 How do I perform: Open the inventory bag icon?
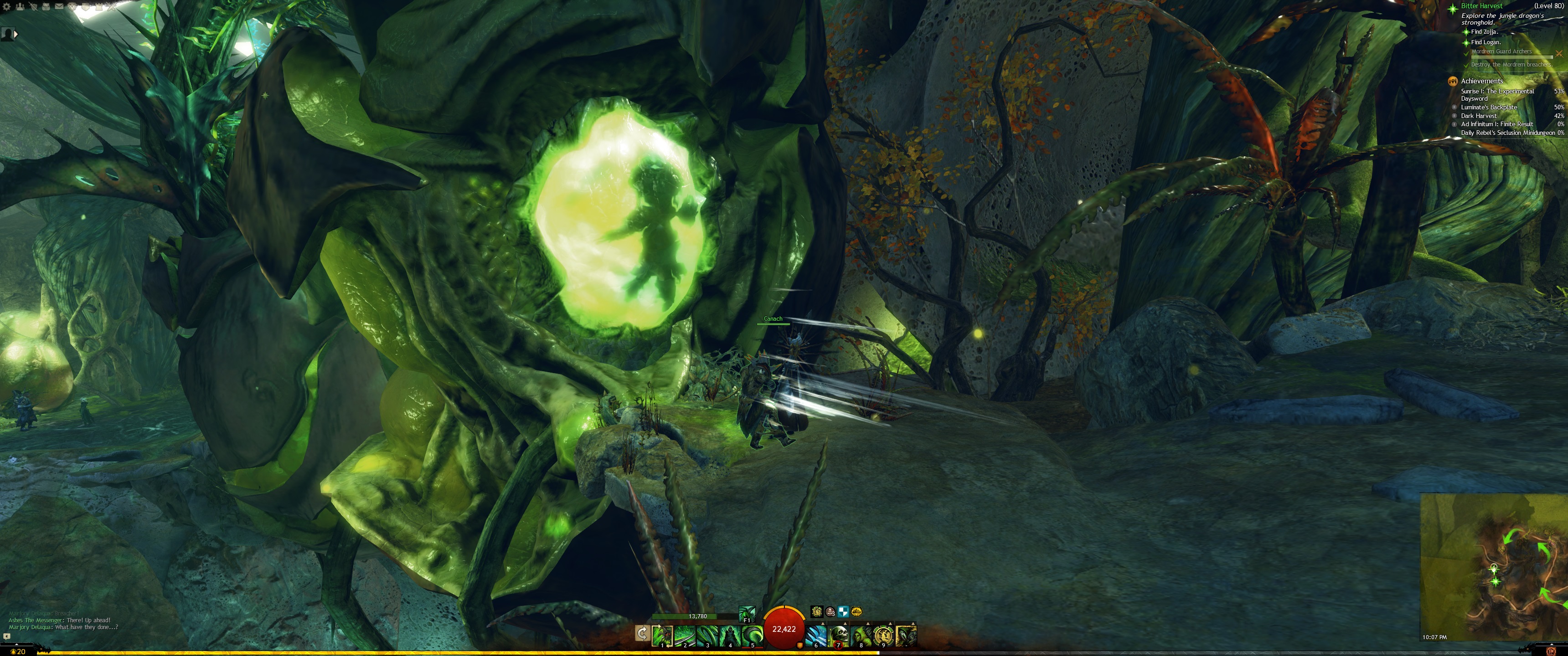46,6
